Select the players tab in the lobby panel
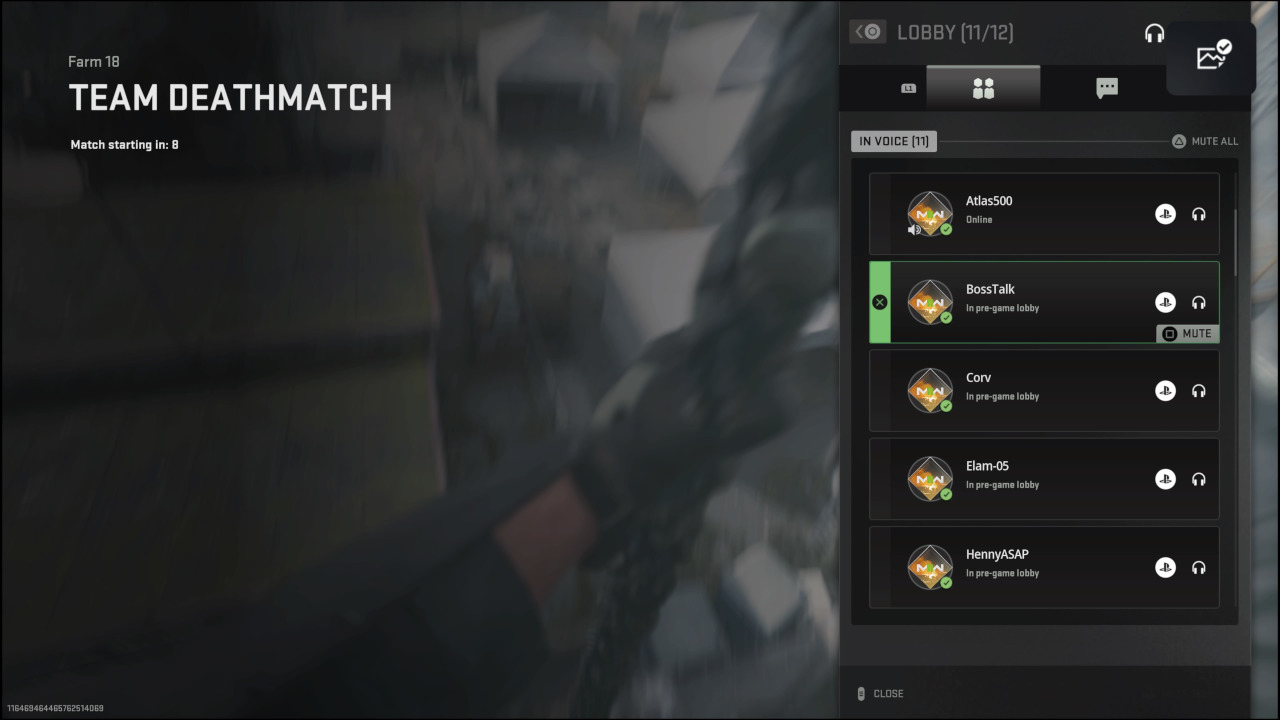 pos(983,87)
